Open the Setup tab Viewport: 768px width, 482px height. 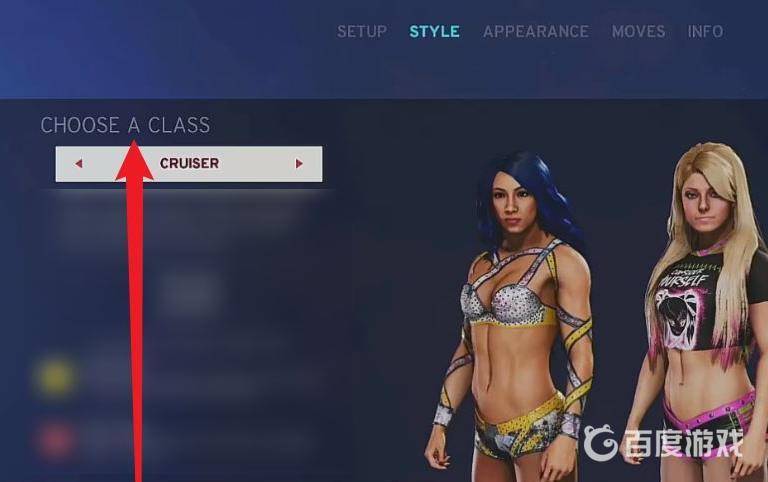tap(361, 31)
